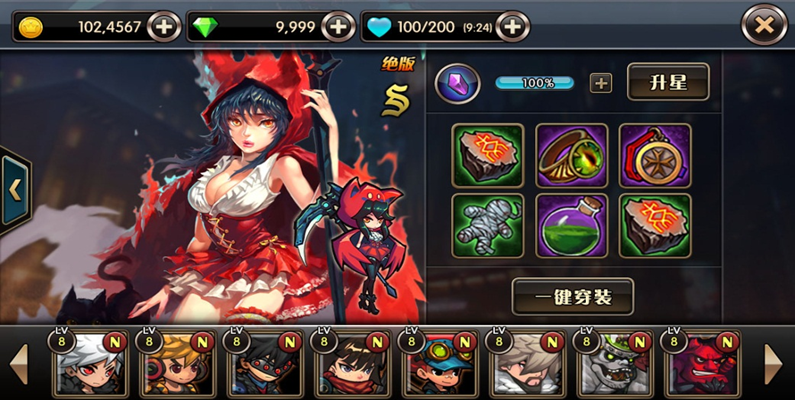Image resolution: width=795 pixels, height=400 pixels.
Task: Select the gold ring with green gem slot
Action: click(x=571, y=155)
